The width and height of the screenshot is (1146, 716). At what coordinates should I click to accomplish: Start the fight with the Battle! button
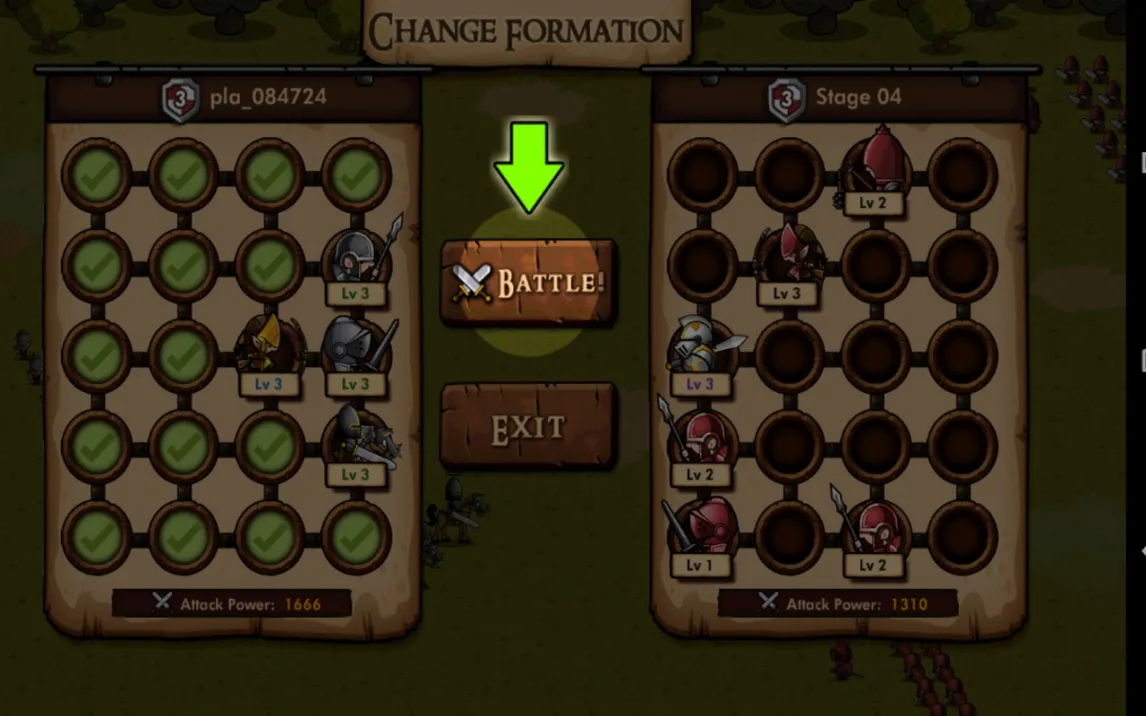pyautogui.click(x=528, y=282)
